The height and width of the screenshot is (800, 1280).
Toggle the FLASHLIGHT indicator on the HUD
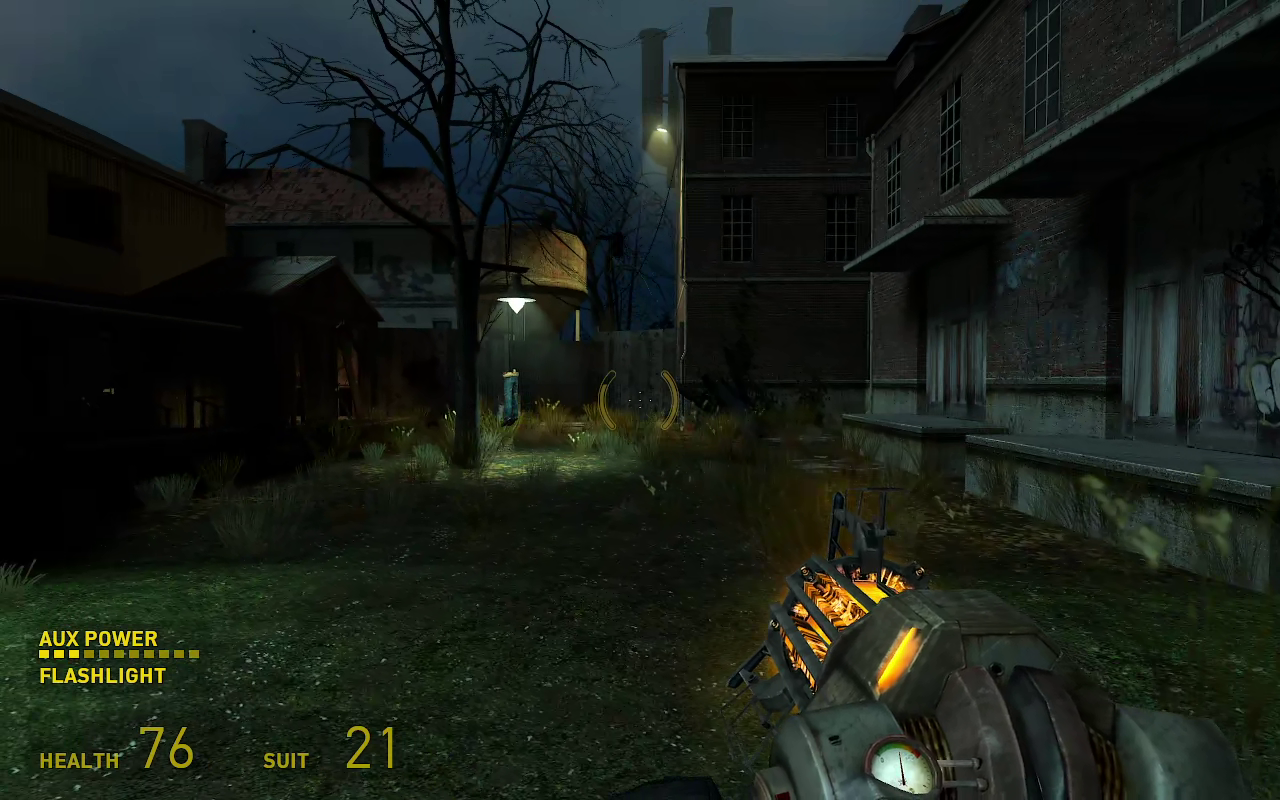[101, 676]
